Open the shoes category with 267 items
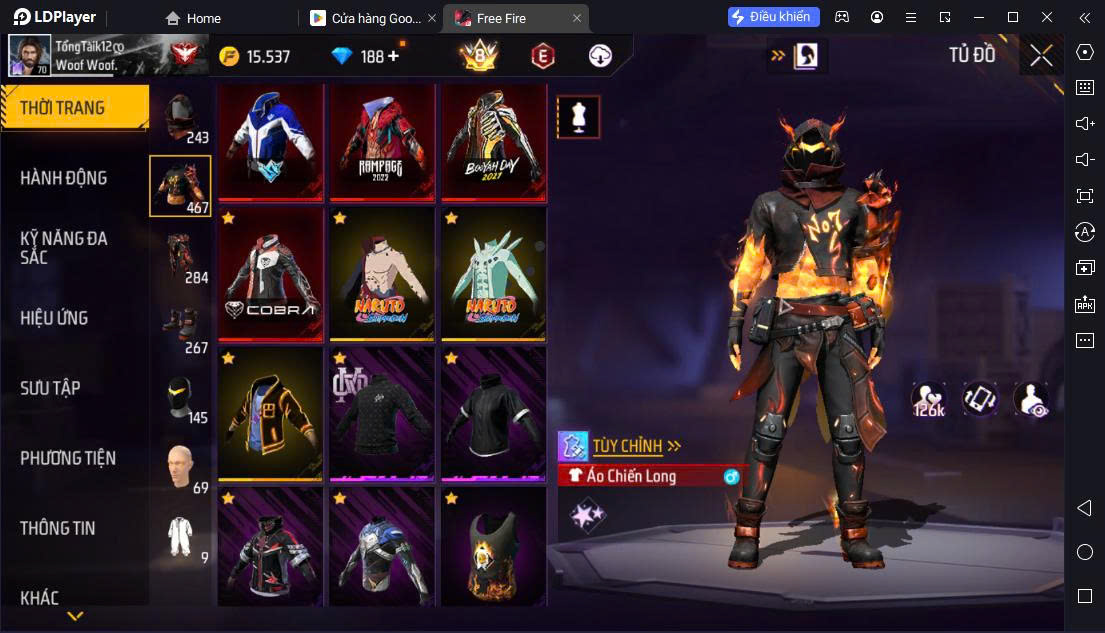 [181, 327]
